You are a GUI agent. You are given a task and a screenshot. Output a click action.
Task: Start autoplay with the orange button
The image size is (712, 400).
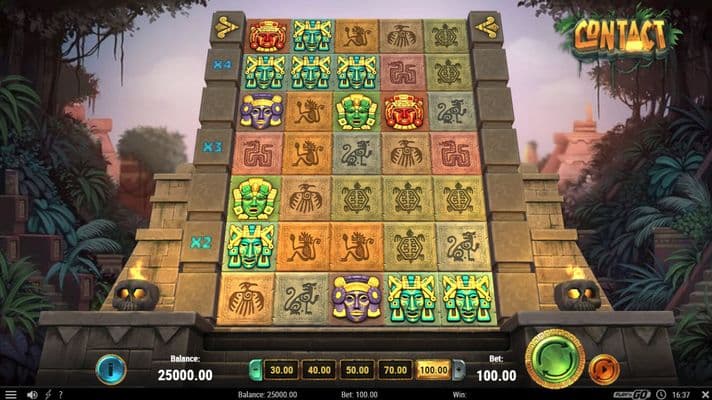tap(603, 368)
